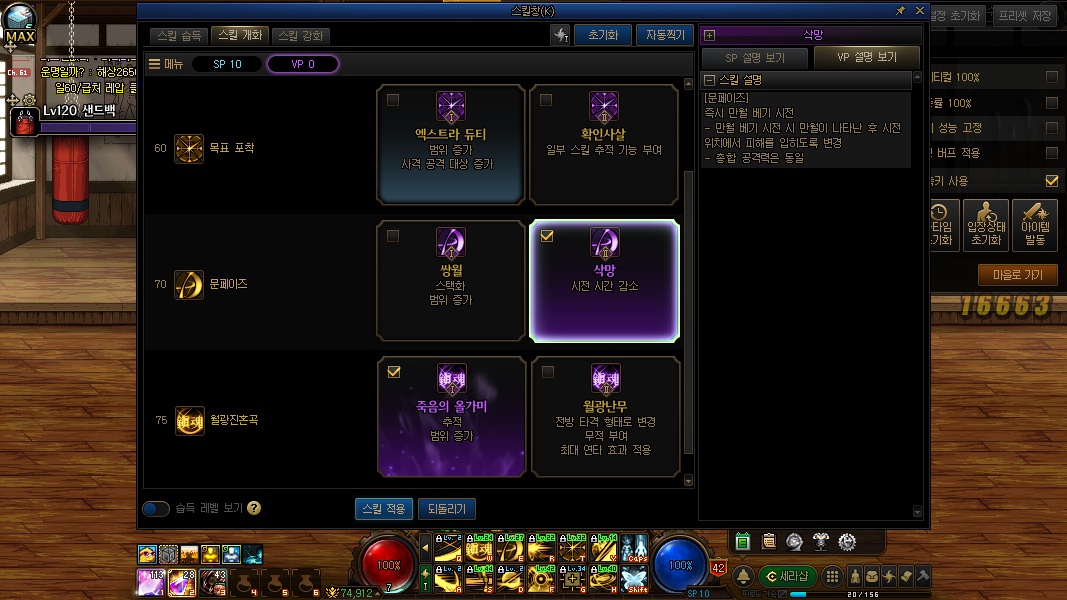Collapse the 스킬 설명 section
This screenshot has height=600, width=1067.
[709, 79]
